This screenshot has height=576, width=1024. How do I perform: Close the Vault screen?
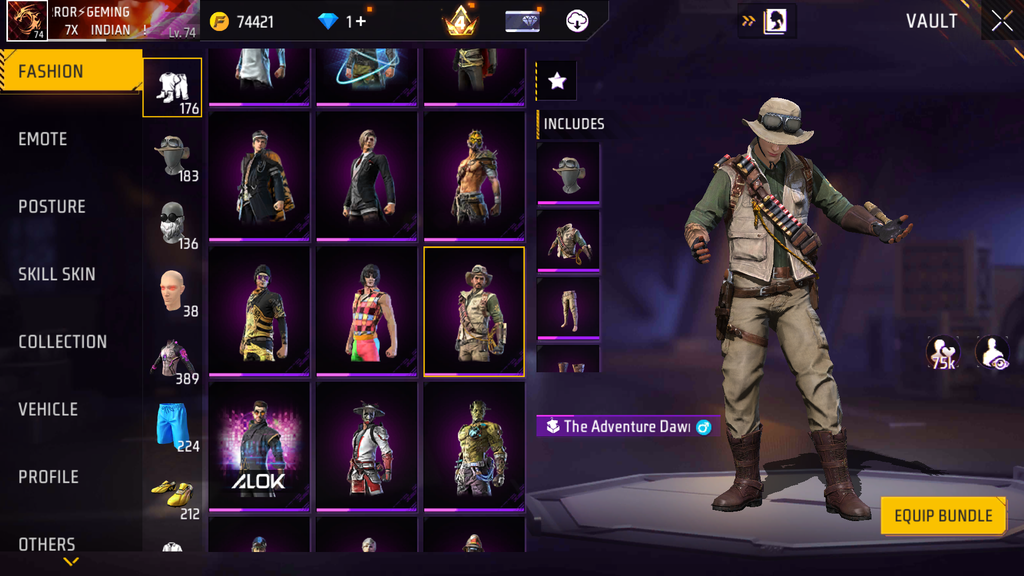(1001, 21)
